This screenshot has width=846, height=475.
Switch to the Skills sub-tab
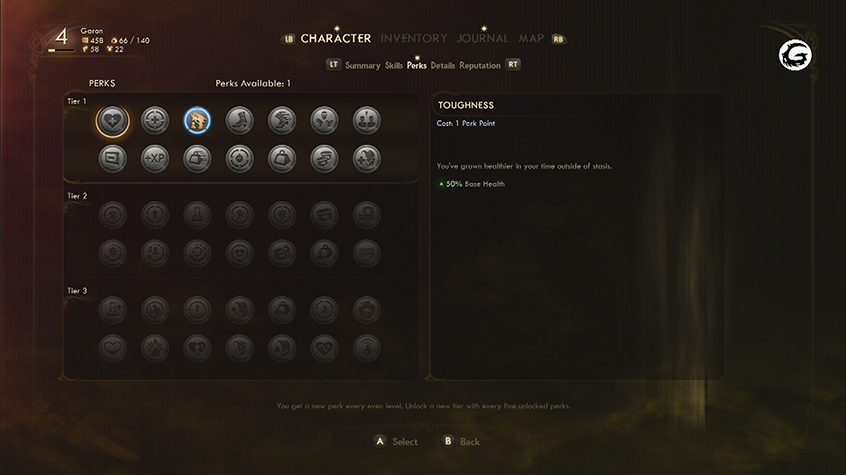coord(394,65)
